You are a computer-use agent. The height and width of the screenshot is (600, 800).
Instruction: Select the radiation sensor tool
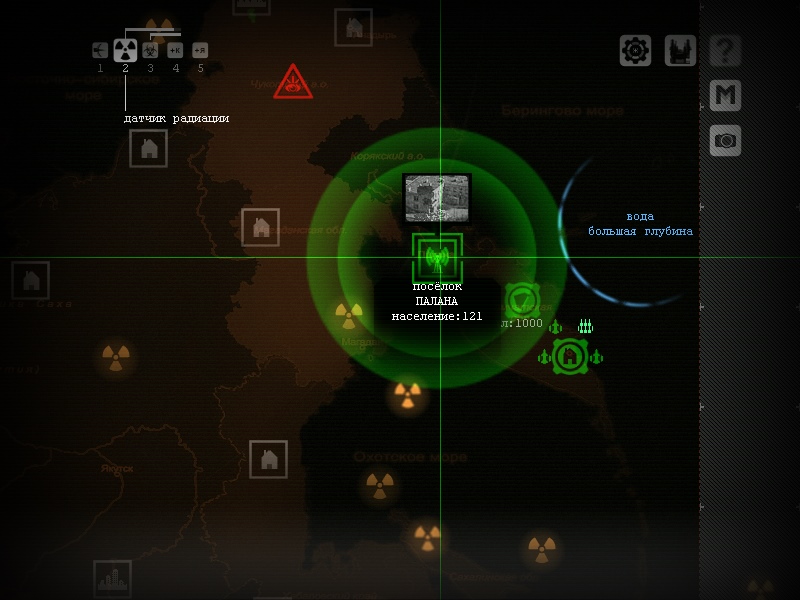coord(125,50)
